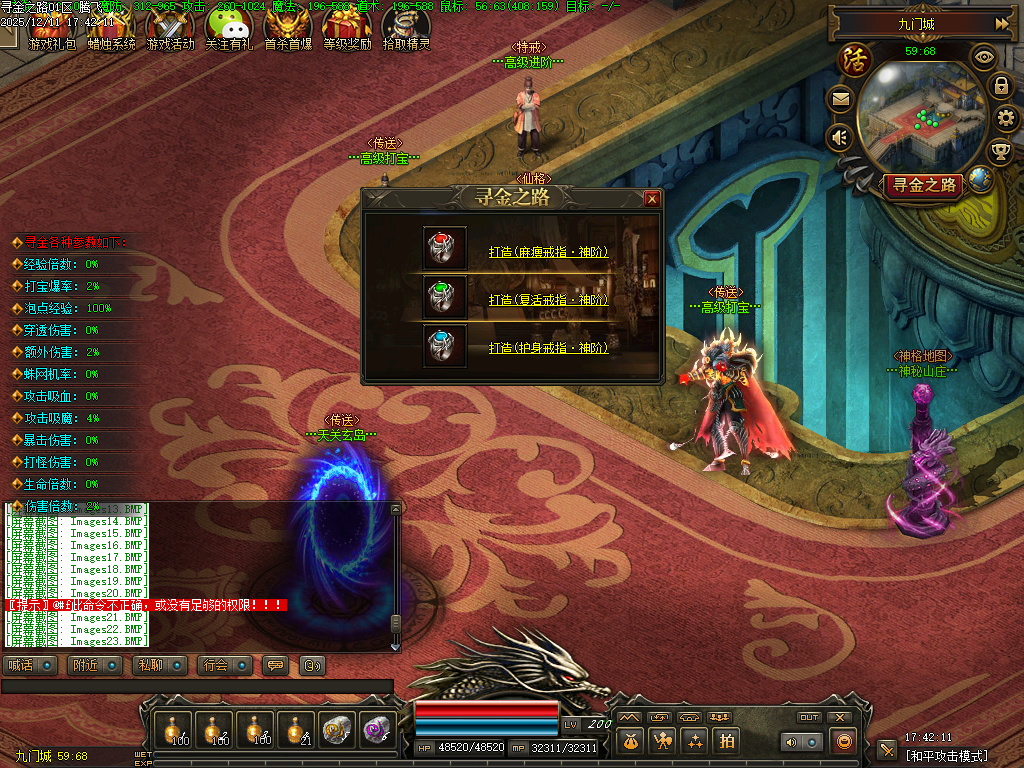Click the red 寻金之路 button

922,185
